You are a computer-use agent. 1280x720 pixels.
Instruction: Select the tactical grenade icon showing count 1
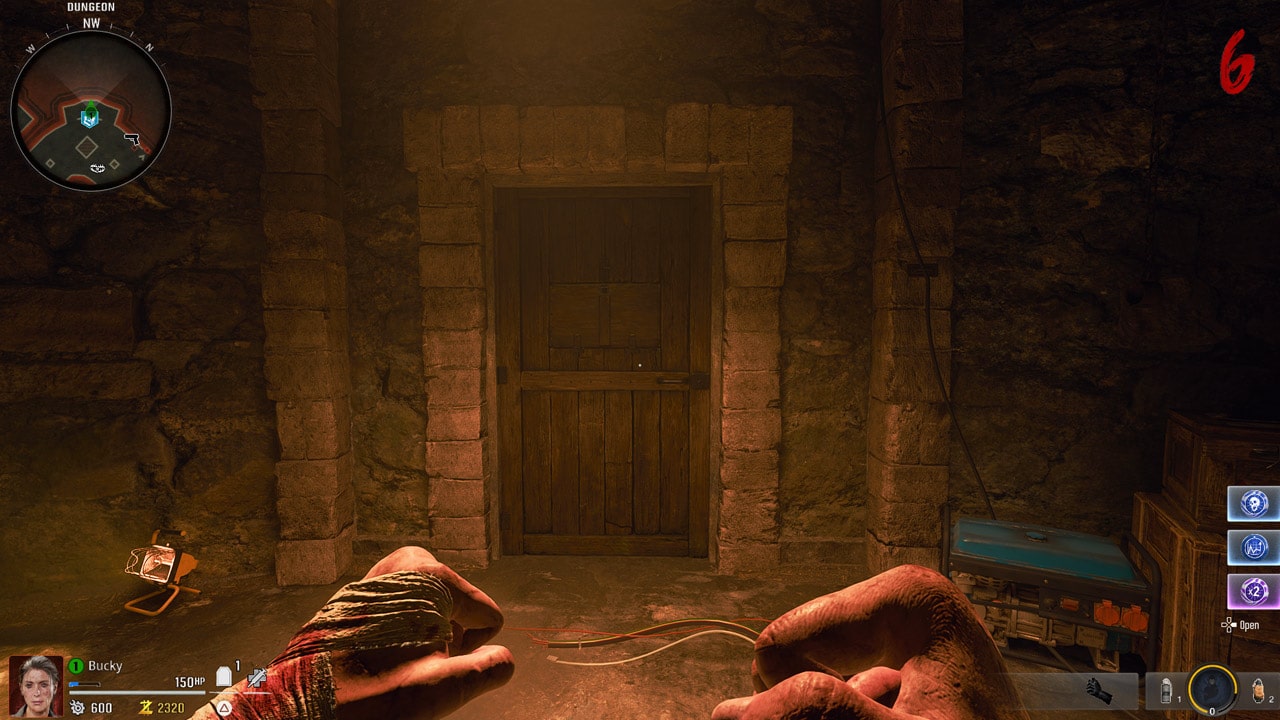point(1166,690)
